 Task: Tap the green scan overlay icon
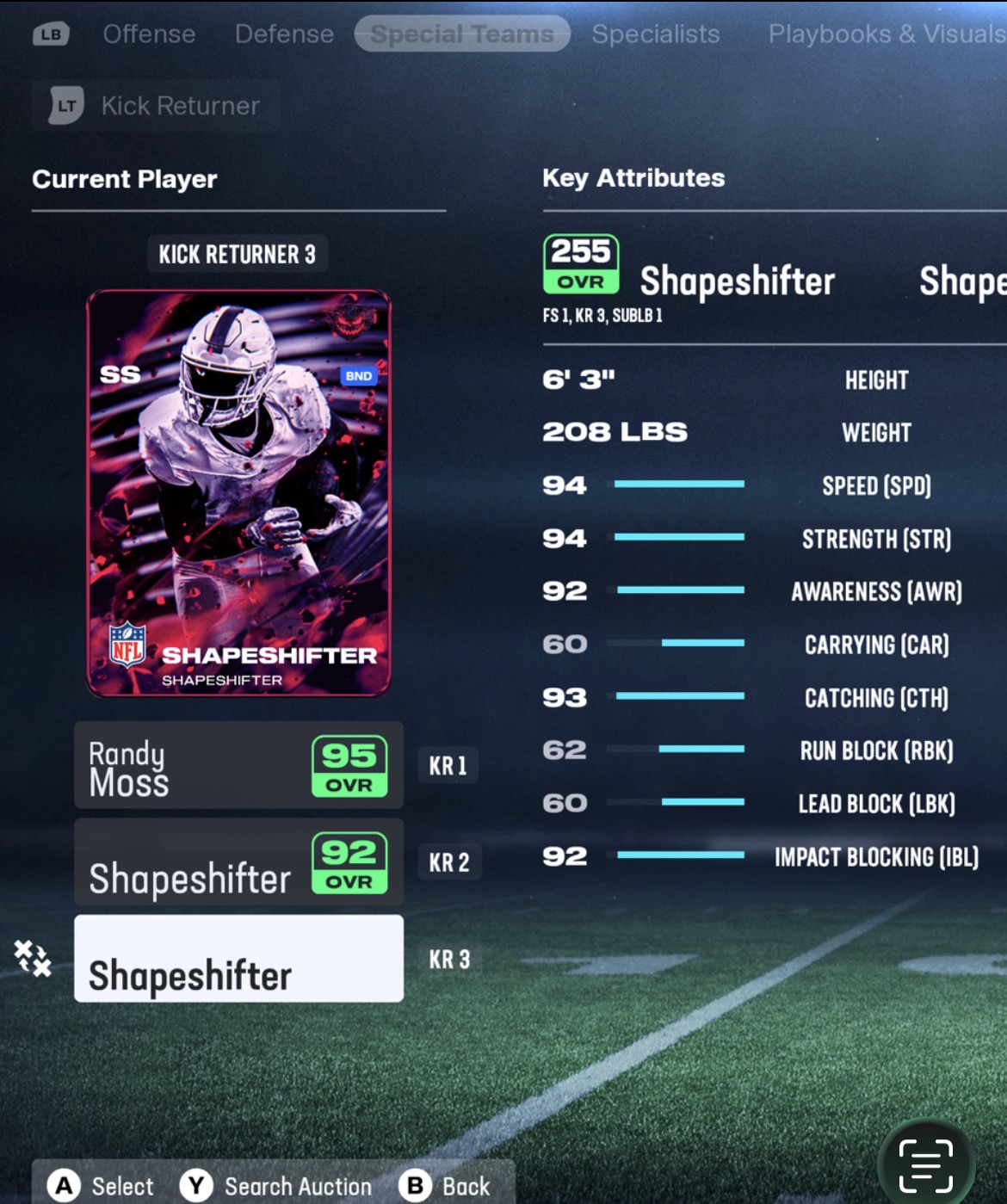click(925, 1166)
